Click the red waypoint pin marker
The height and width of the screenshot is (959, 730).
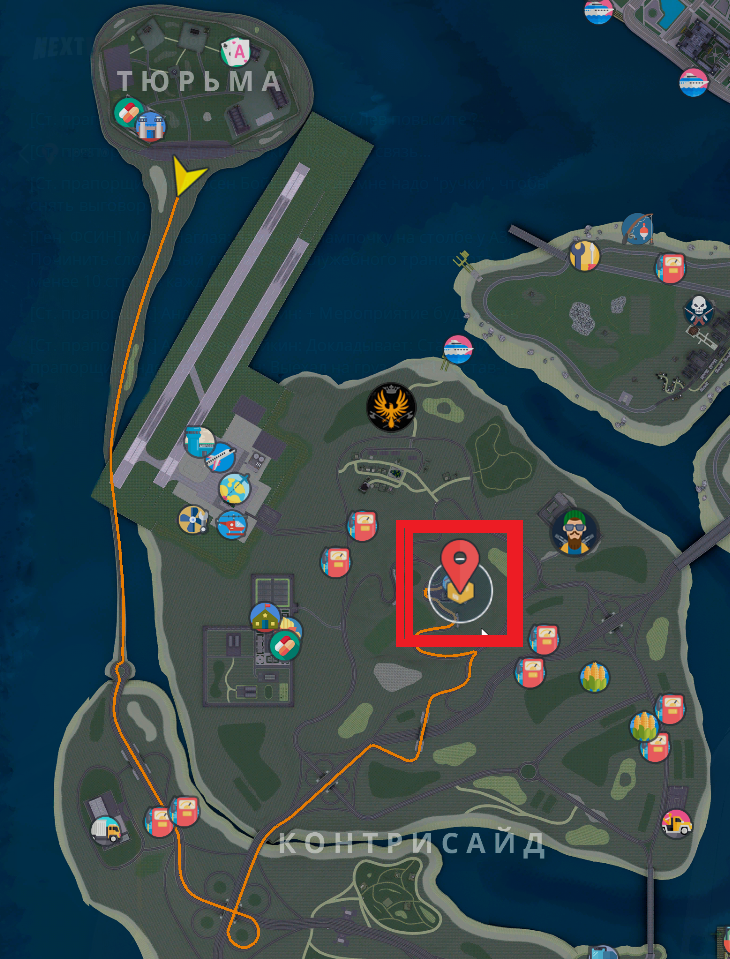coord(460,561)
